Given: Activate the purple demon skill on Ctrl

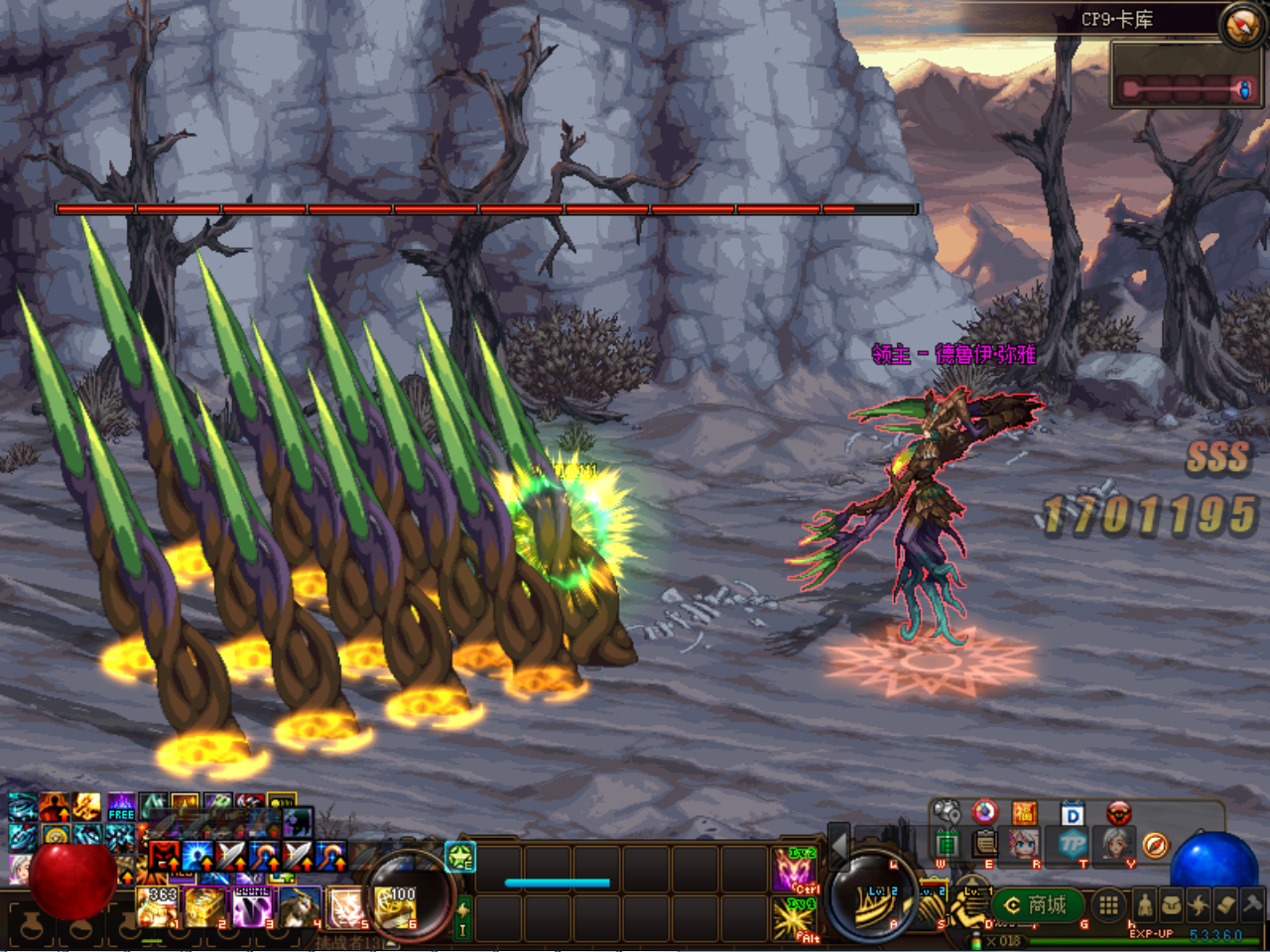Looking at the screenshot, I should (x=795, y=869).
